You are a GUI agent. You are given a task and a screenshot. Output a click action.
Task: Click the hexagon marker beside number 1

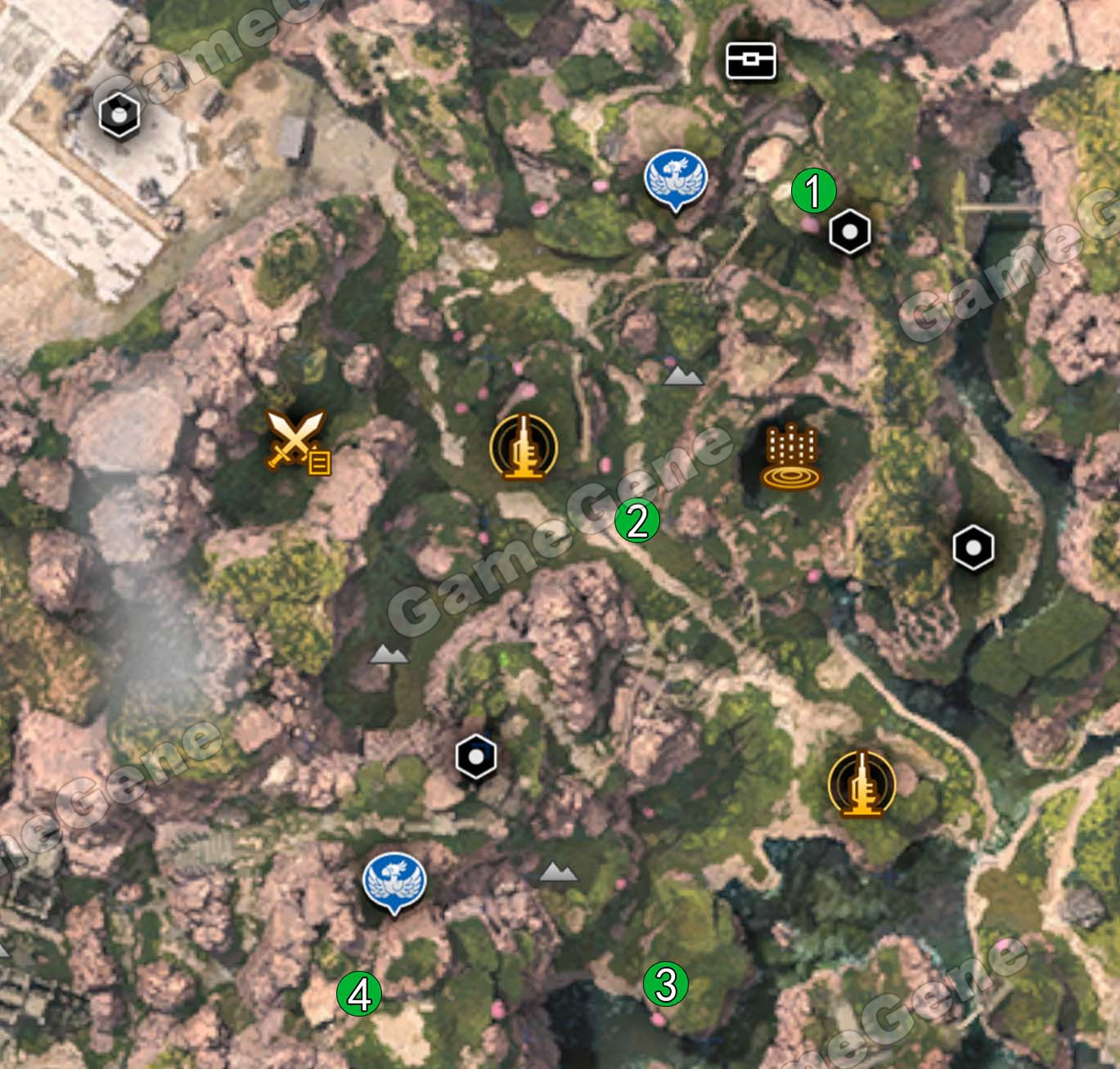[x=850, y=233]
